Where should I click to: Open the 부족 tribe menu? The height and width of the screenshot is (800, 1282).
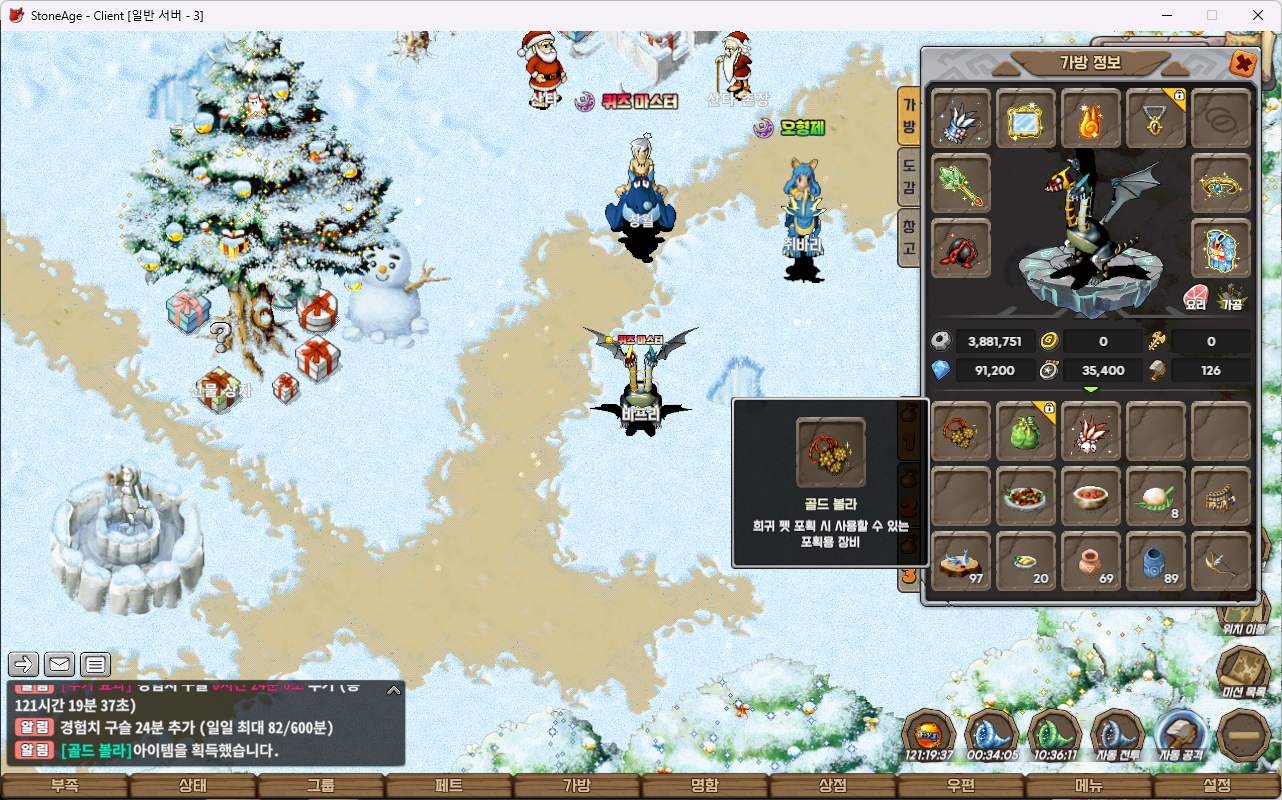tap(65, 786)
